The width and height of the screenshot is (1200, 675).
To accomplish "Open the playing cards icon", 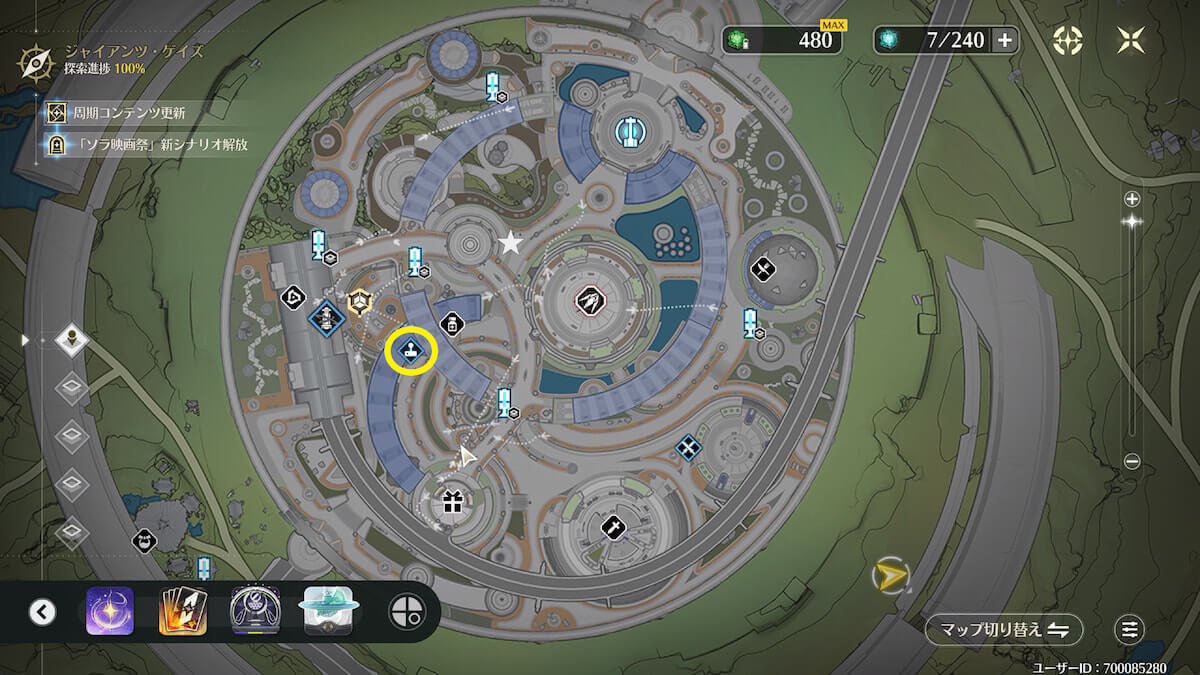I will pyautogui.click(x=183, y=611).
